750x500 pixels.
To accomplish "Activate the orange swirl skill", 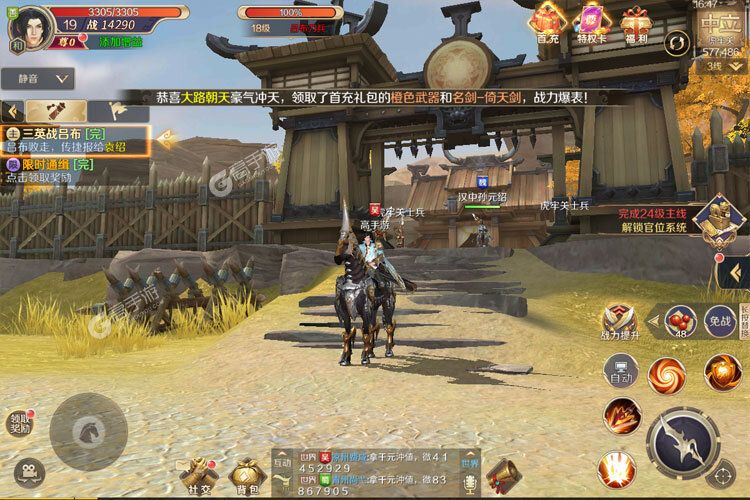I will pyautogui.click(x=666, y=375).
